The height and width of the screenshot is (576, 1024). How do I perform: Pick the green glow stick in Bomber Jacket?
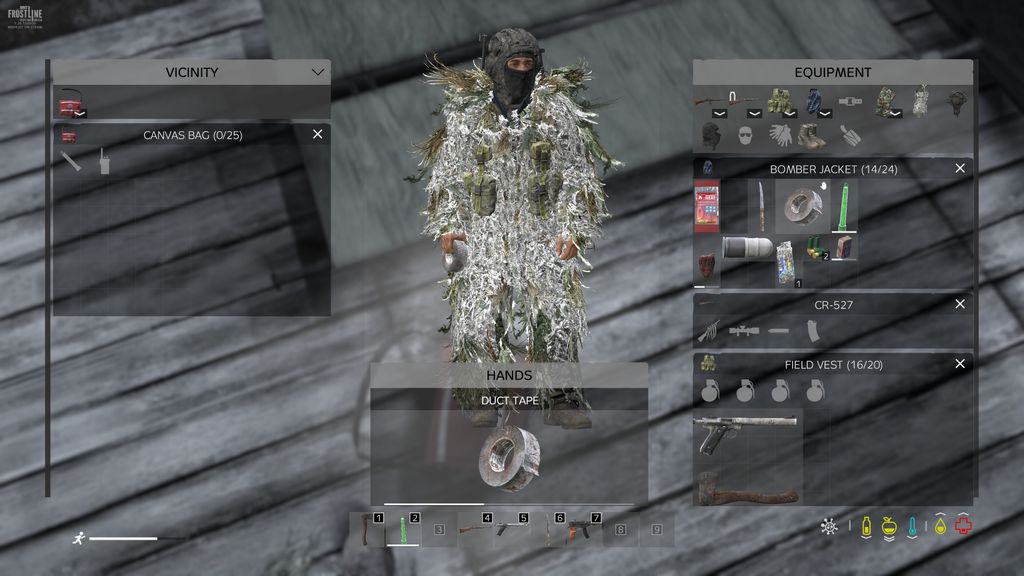pyautogui.click(x=844, y=206)
